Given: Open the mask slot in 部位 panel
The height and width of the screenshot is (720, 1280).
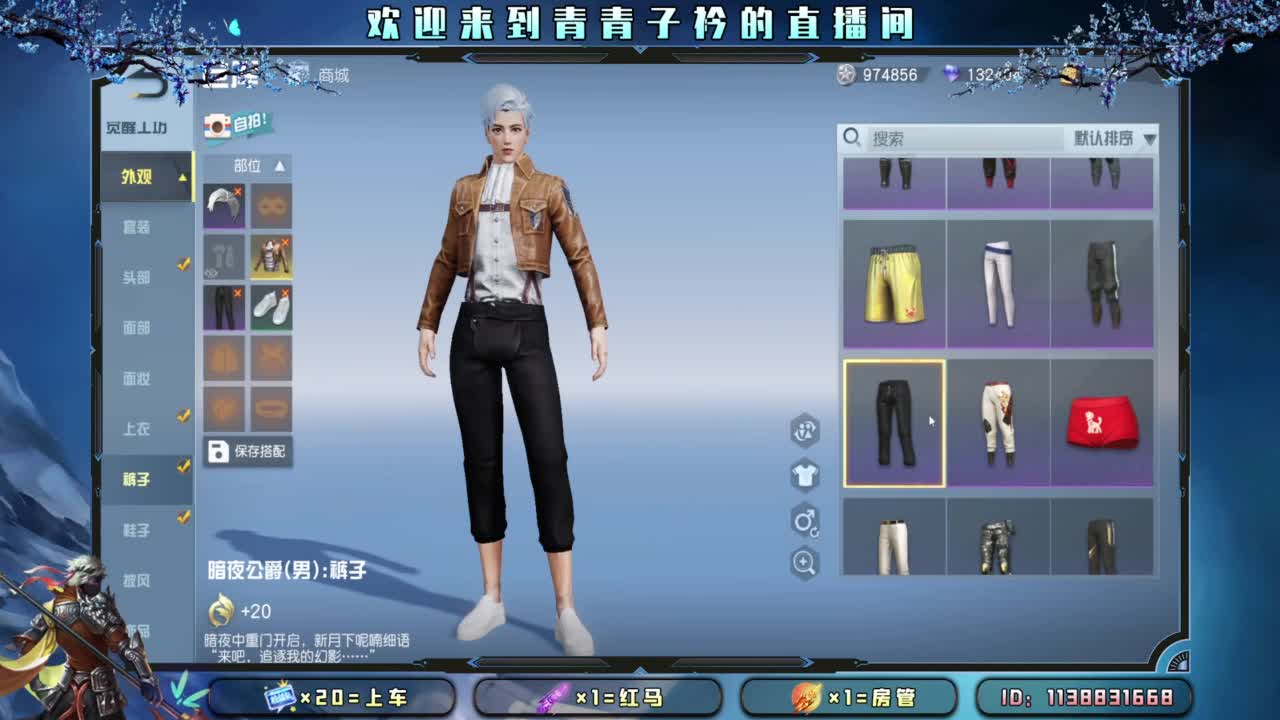Looking at the screenshot, I should pos(272,205).
